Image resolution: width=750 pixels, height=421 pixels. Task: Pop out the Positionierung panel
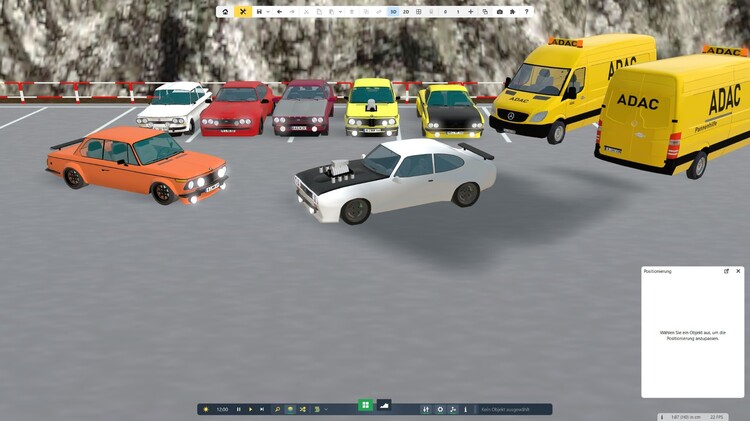coord(727,271)
